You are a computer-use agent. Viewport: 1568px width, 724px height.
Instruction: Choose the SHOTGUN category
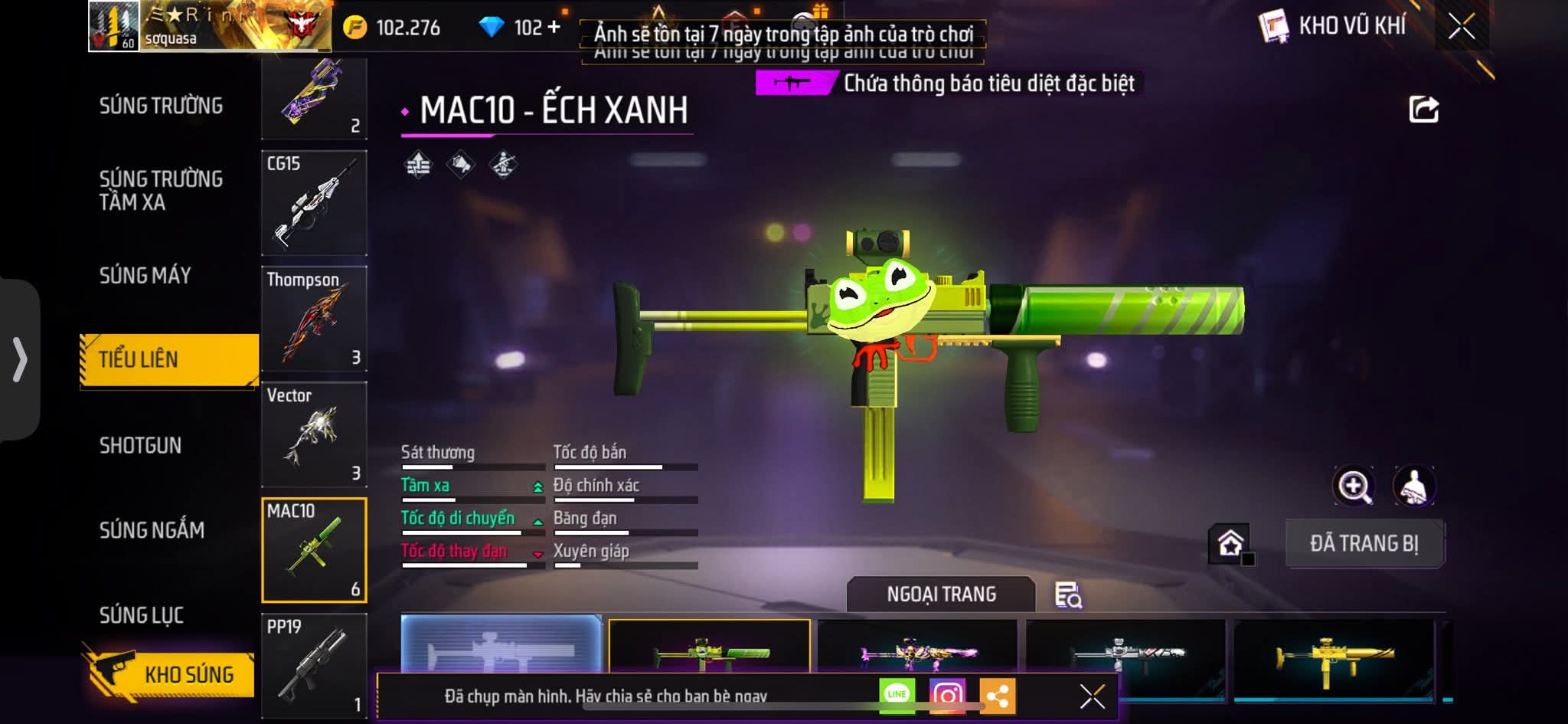coord(141,445)
